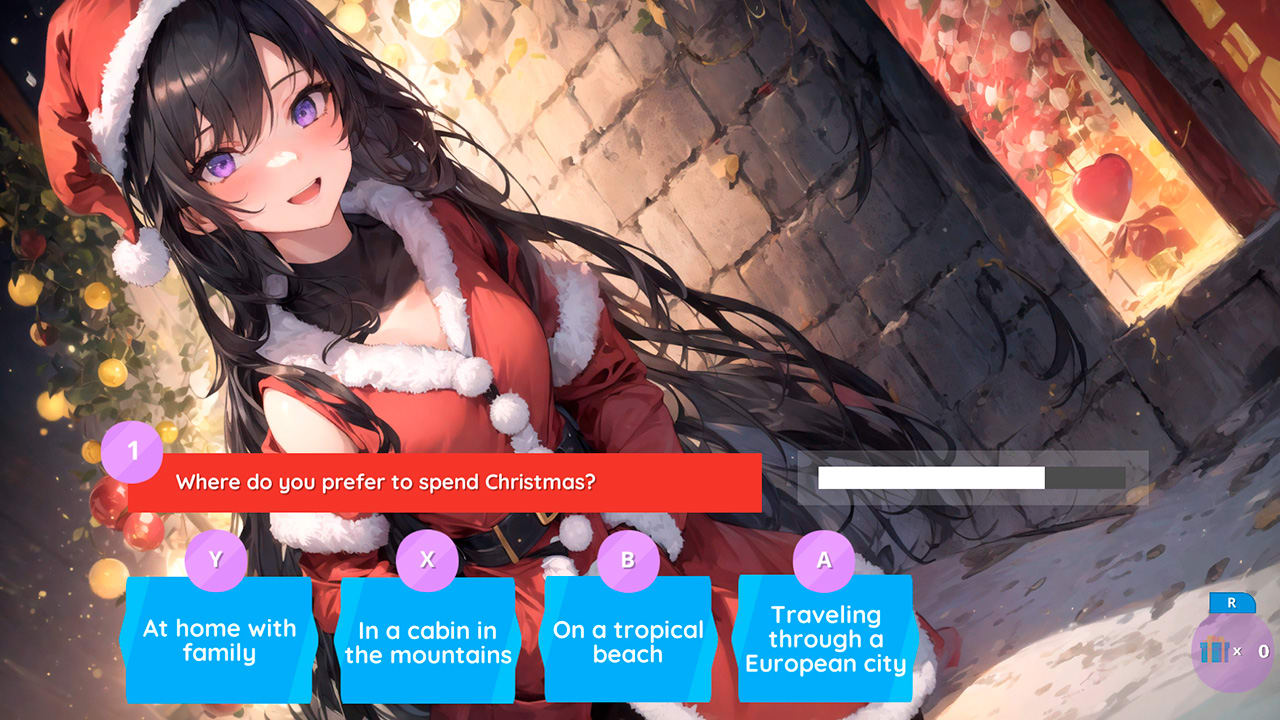This screenshot has width=1280, height=720.
Task: Click the gift box icon in bottom right
Action: [x=1216, y=649]
